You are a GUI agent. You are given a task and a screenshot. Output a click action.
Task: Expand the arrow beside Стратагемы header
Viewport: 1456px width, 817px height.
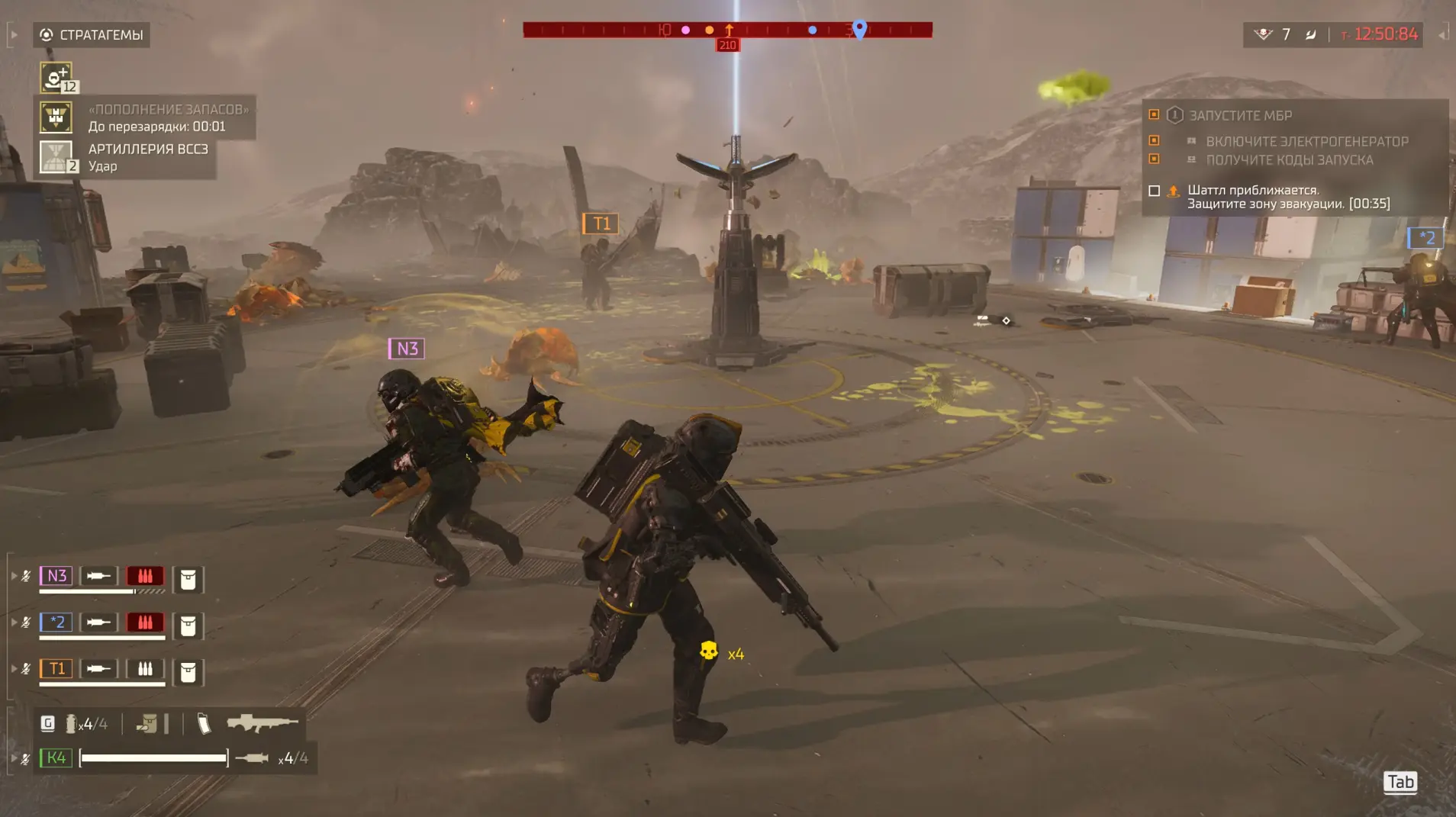[14, 35]
